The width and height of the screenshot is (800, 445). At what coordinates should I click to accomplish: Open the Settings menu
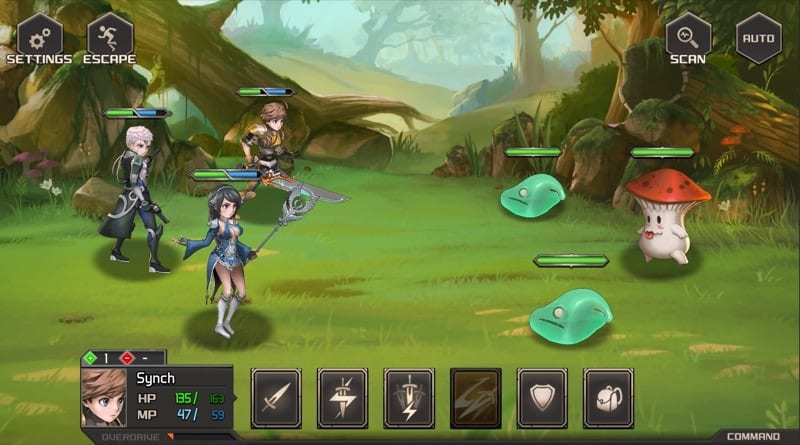point(39,39)
